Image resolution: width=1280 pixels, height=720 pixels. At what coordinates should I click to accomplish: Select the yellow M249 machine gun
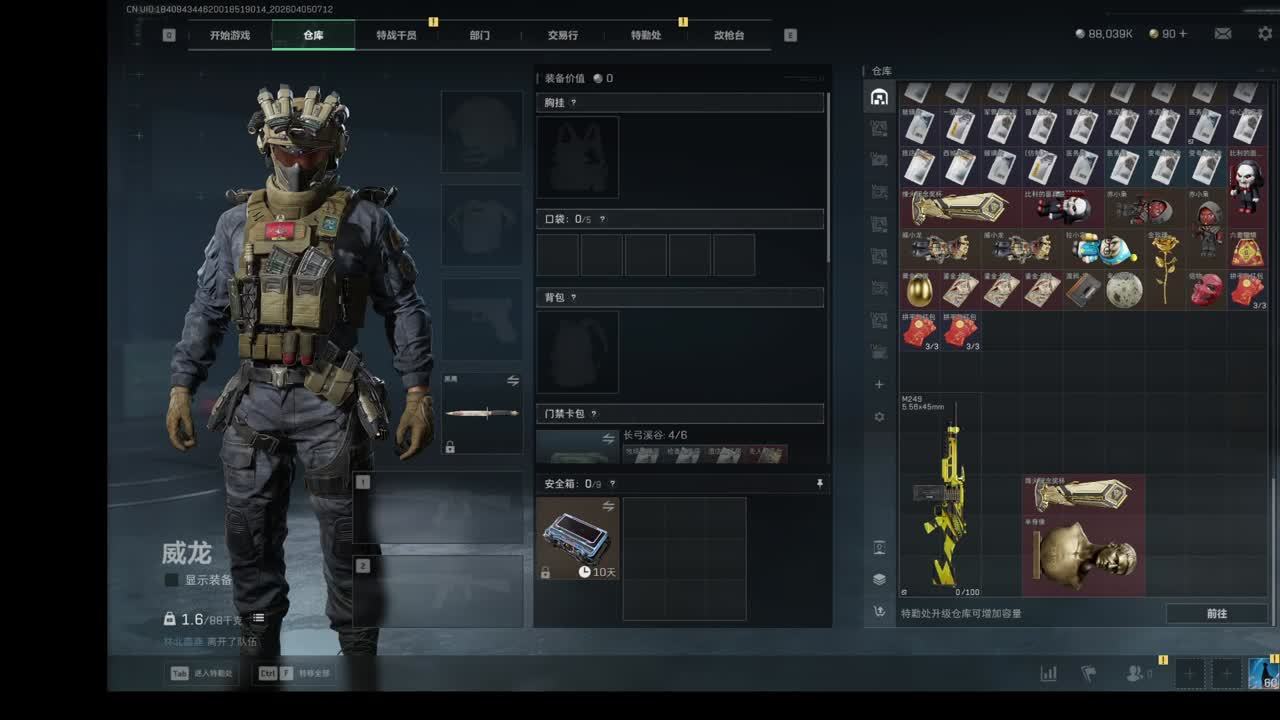pyautogui.click(x=940, y=495)
